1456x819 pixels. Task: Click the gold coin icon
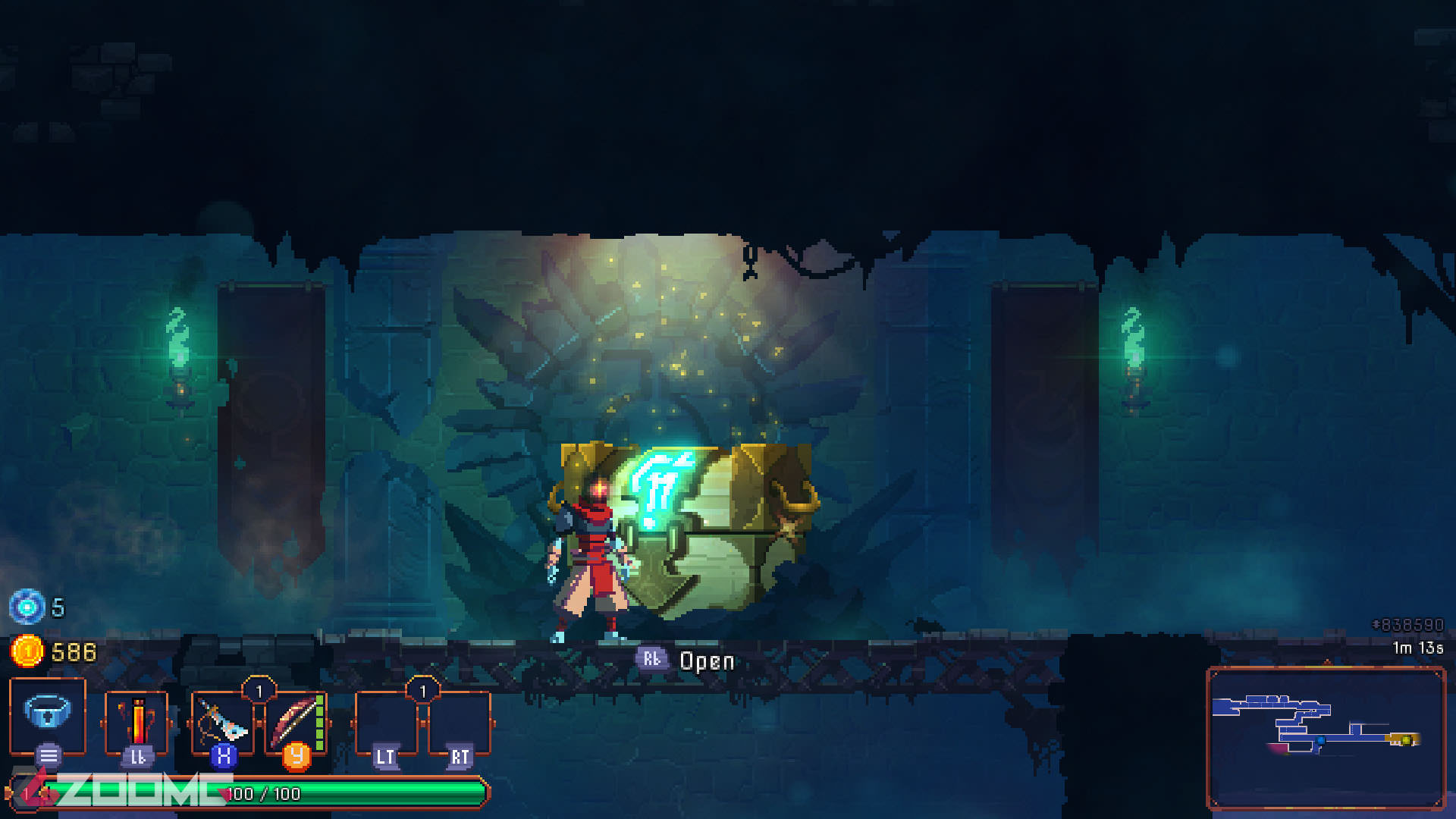point(27,651)
